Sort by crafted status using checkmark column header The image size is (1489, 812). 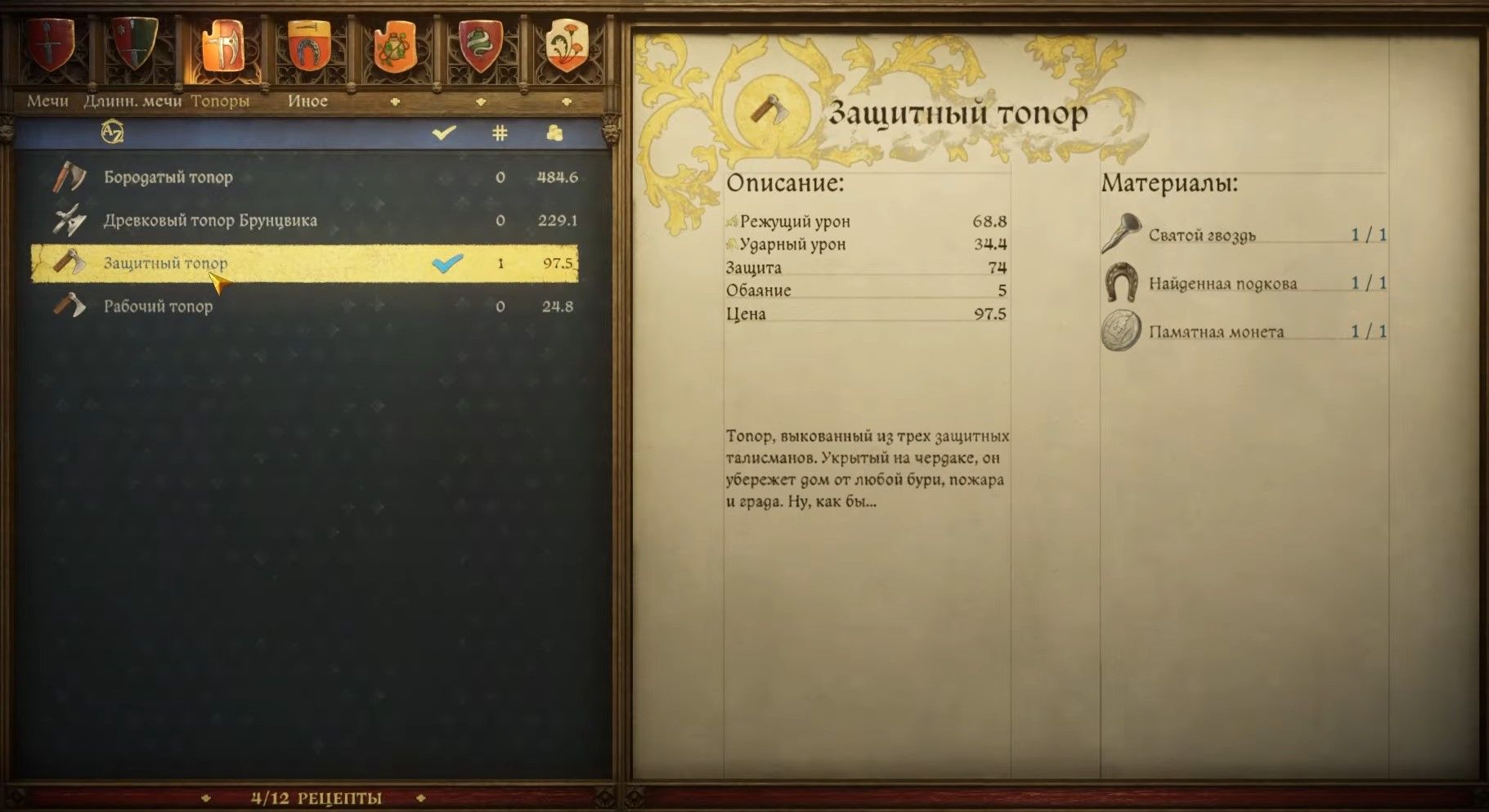pyautogui.click(x=444, y=131)
